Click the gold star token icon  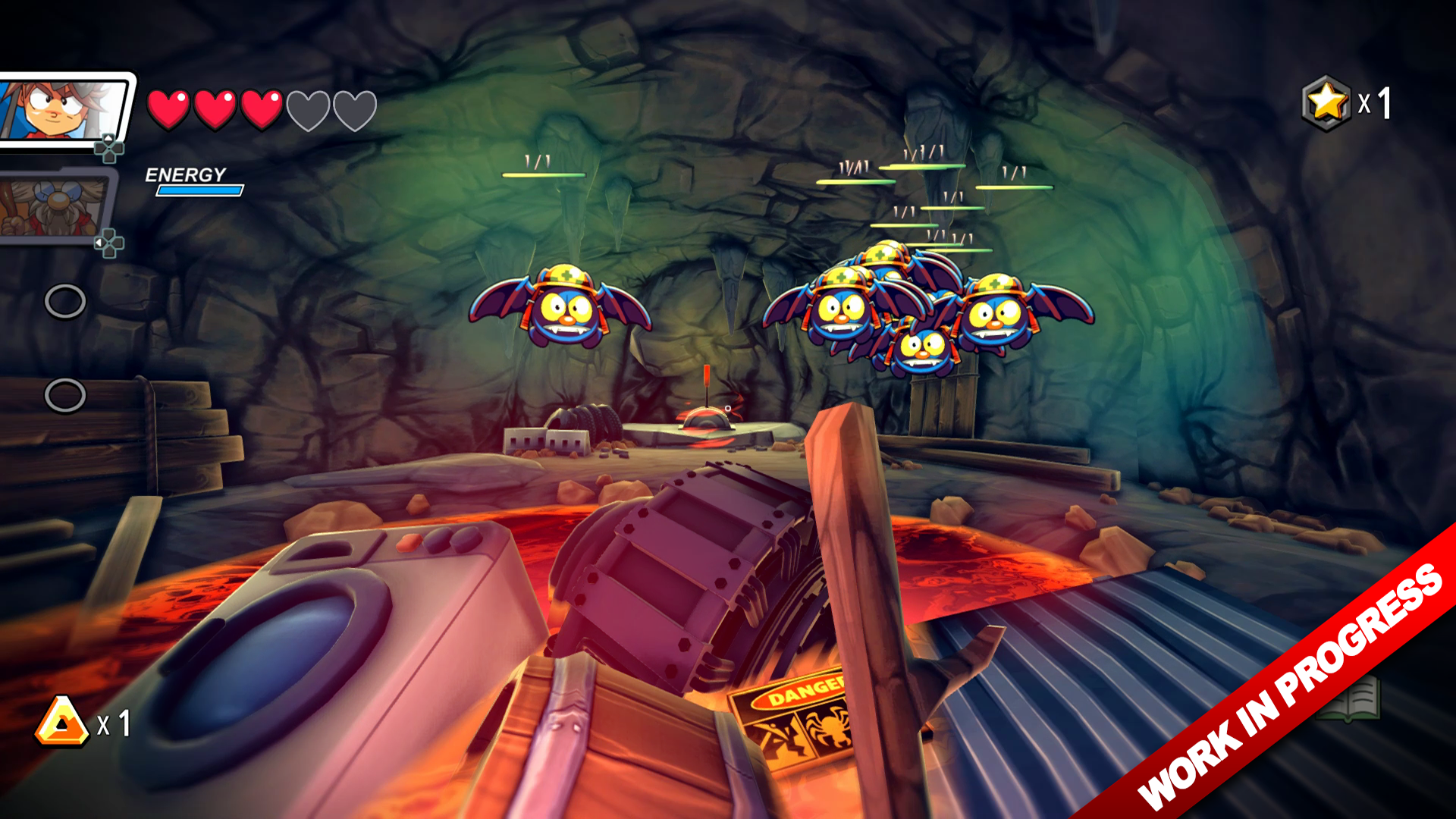(1326, 102)
